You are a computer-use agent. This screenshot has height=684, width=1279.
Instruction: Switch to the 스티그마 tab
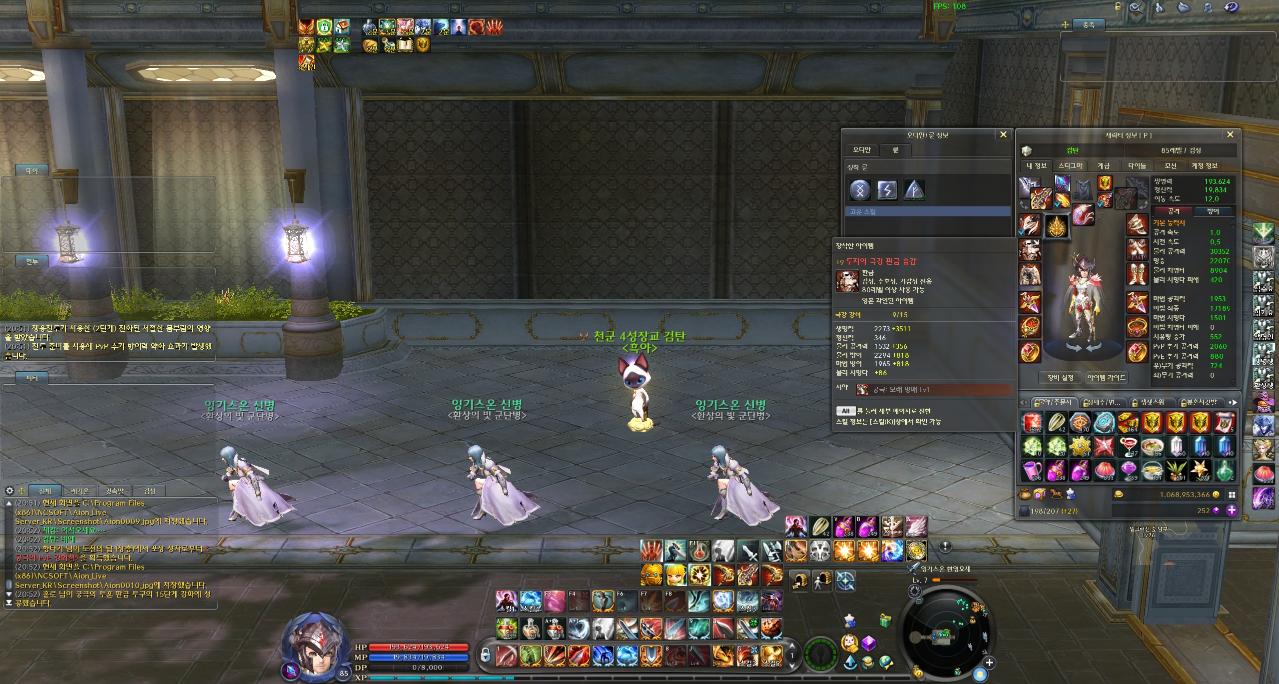pyautogui.click(x=1070, y=166)
